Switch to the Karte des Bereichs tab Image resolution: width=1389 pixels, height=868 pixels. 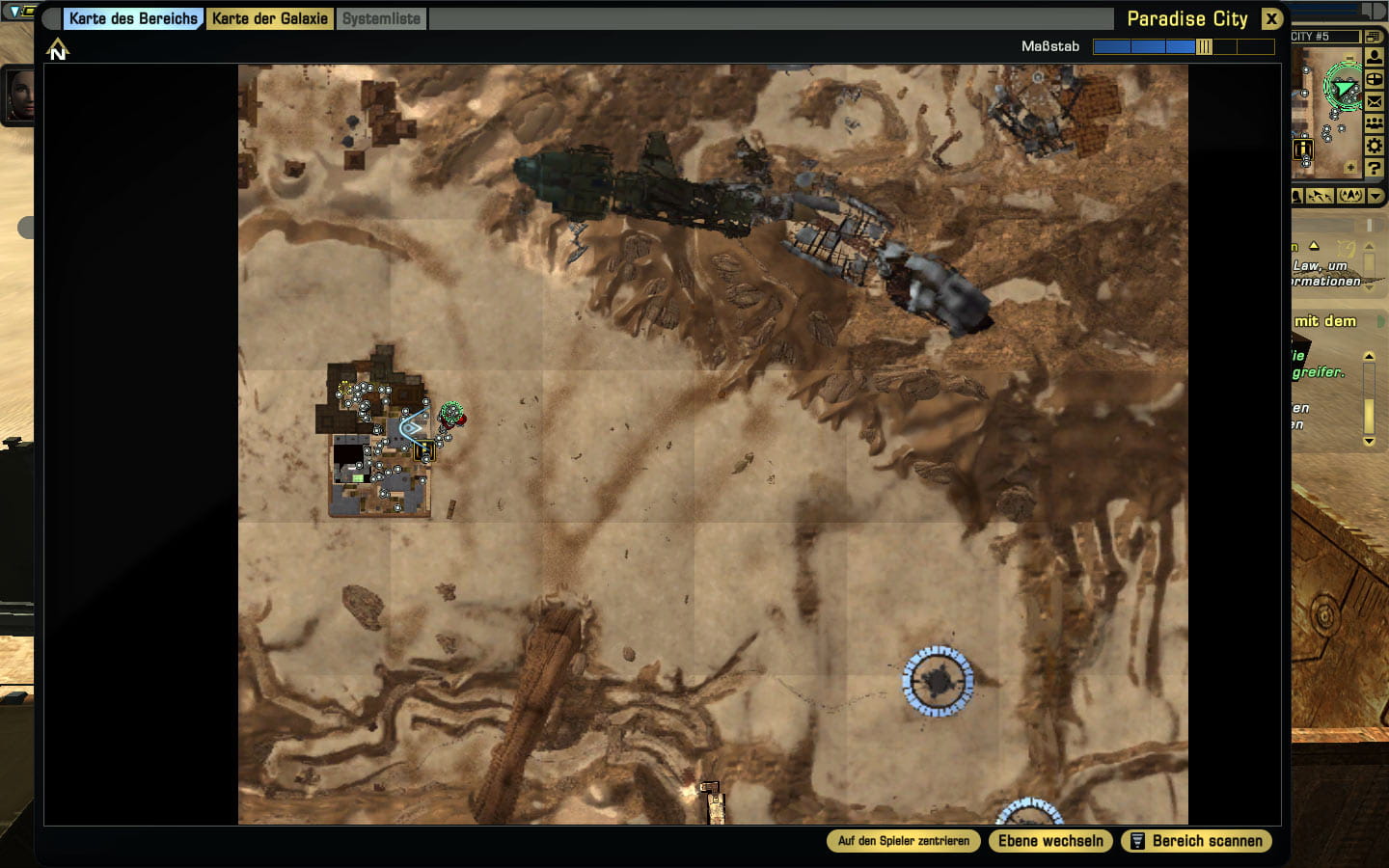click(x=133, y=18)
